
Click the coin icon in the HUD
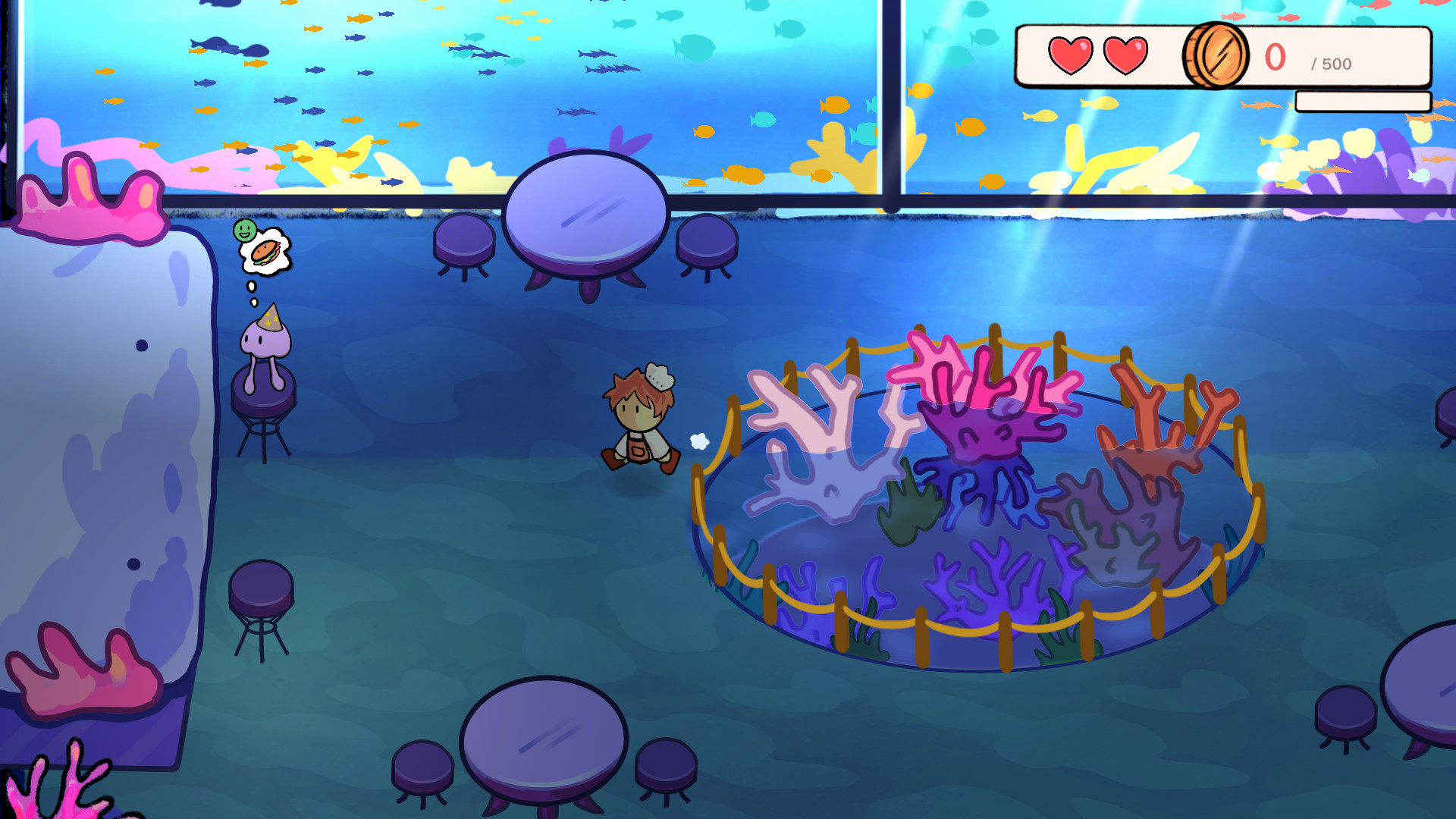(1216, 55)
